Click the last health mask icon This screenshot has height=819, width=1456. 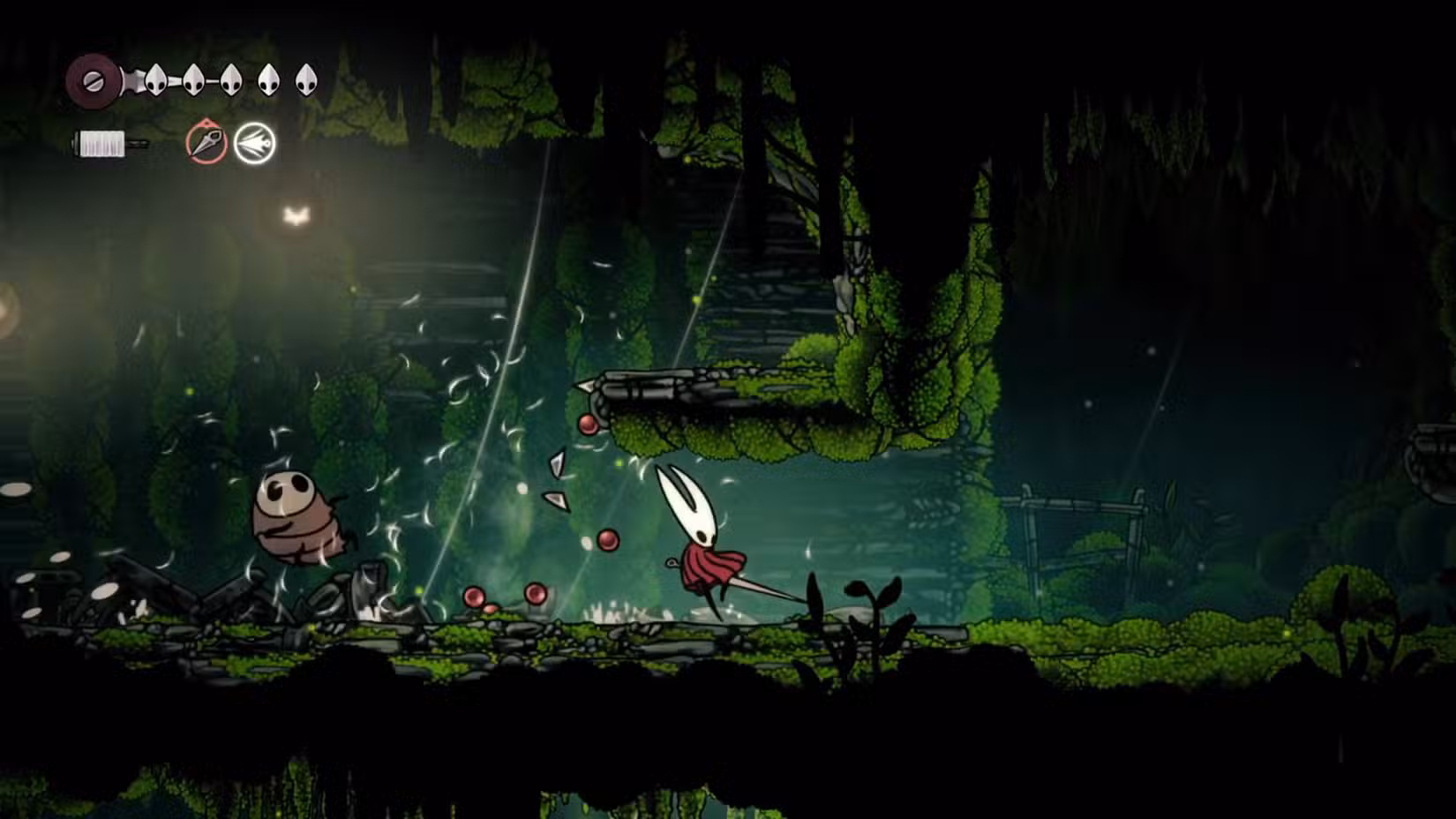point(306,80)
